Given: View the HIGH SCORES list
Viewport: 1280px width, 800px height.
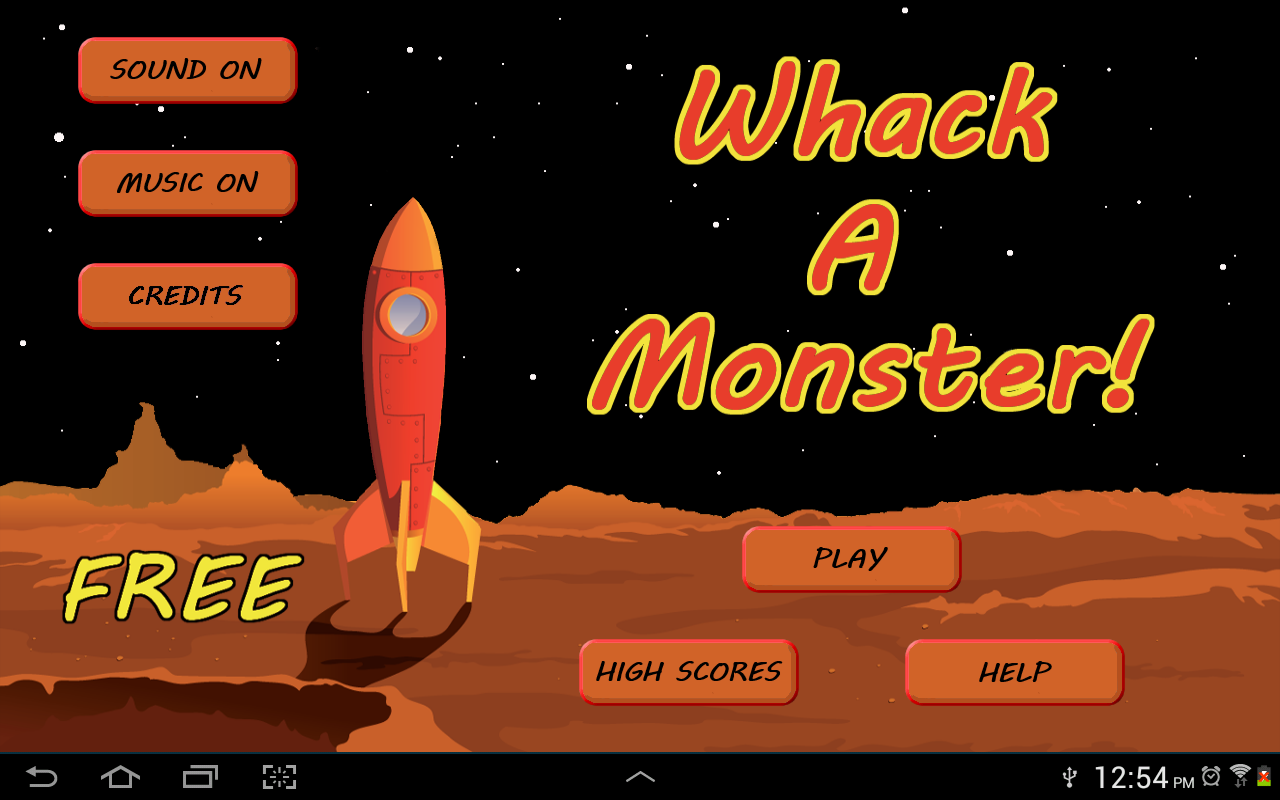Looking at the screenshot, I should tap(688, 672).
